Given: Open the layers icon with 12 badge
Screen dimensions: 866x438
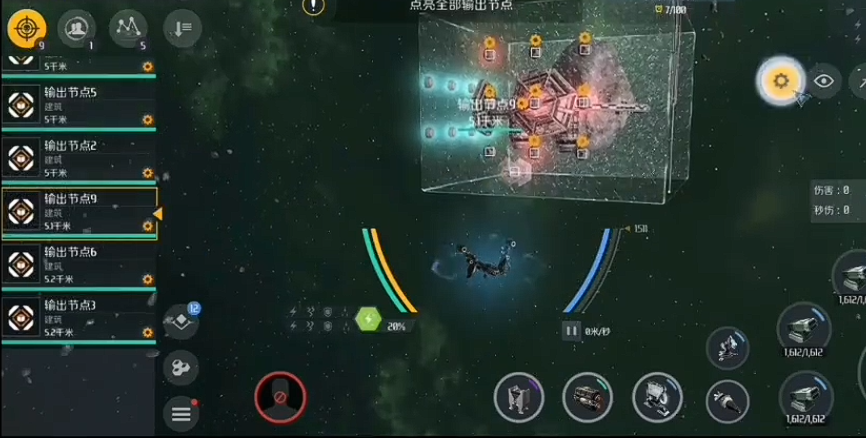Looking at the screenshot, I should tap(181, 321).
